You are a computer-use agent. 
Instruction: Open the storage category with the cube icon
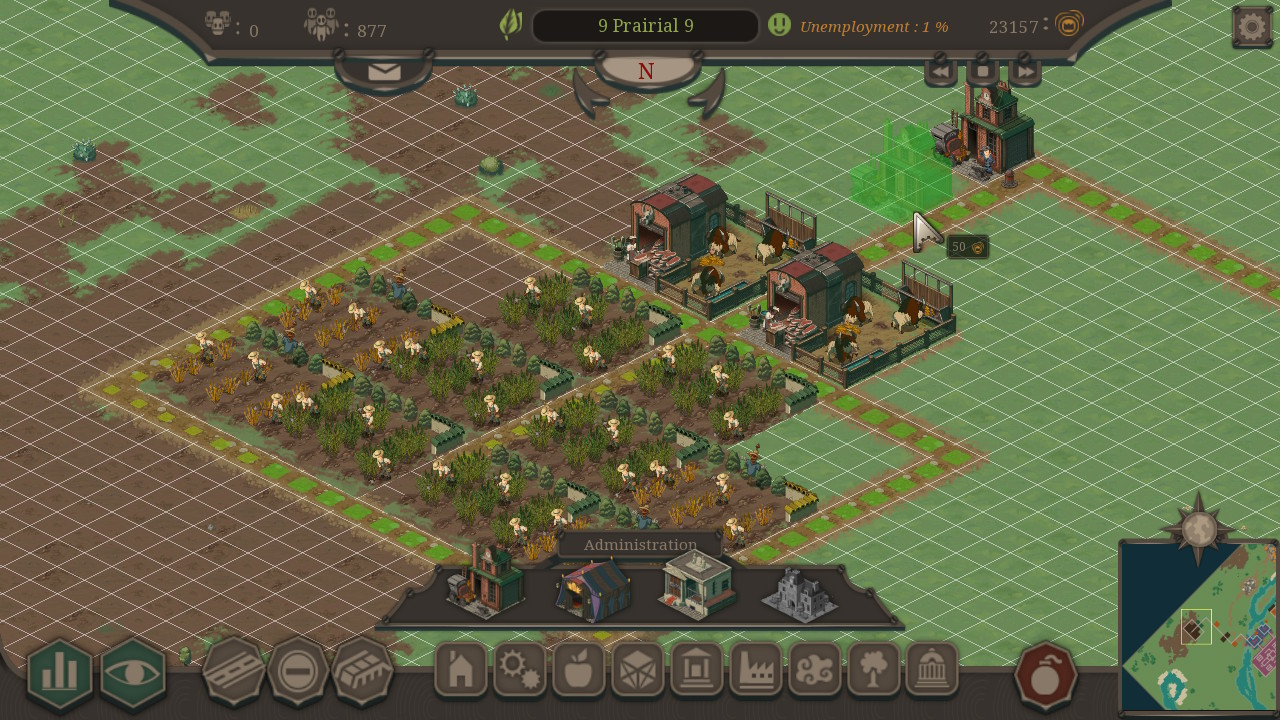[638, 672]
